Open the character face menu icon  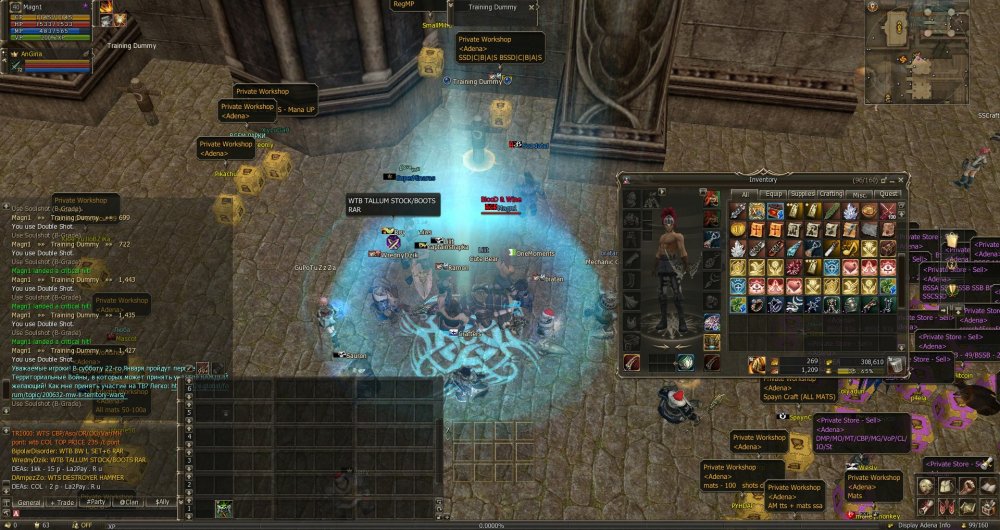point(927,485)
